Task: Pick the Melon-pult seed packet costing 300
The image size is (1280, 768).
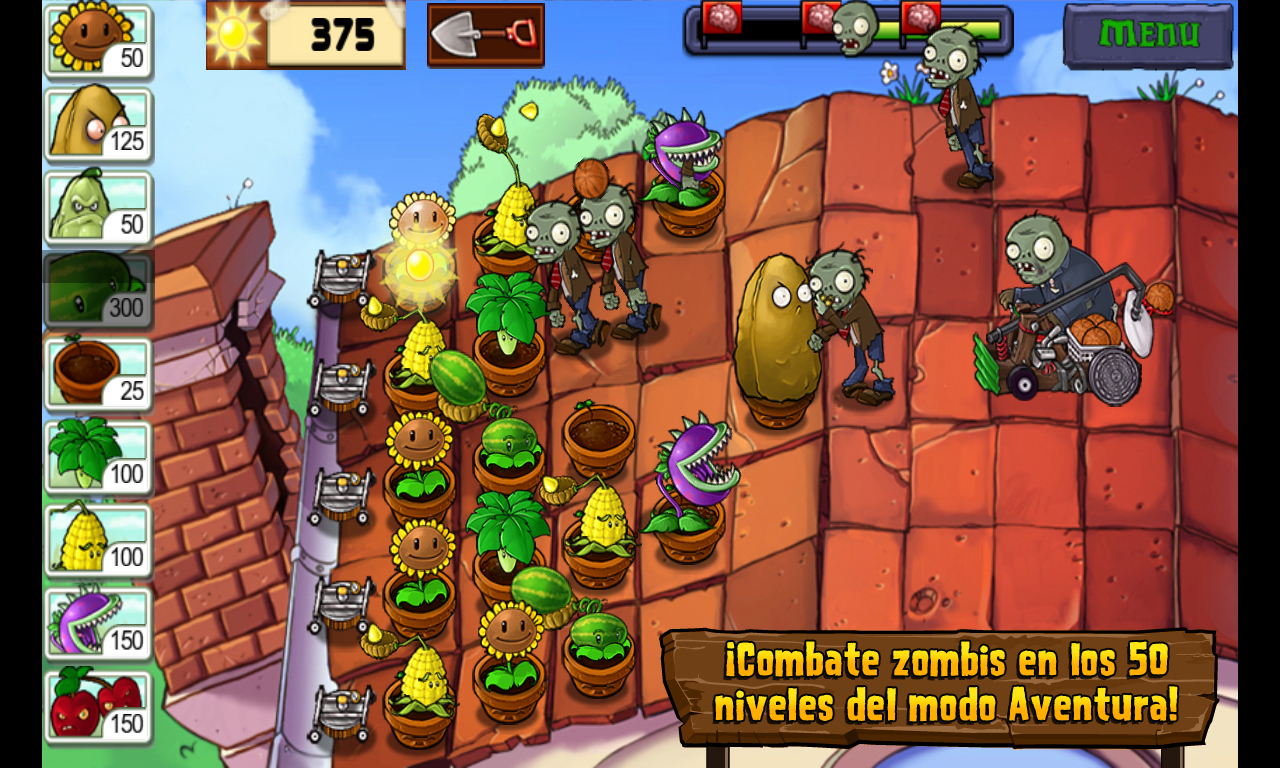Action: pyautogui.click(x=98, y=291)
